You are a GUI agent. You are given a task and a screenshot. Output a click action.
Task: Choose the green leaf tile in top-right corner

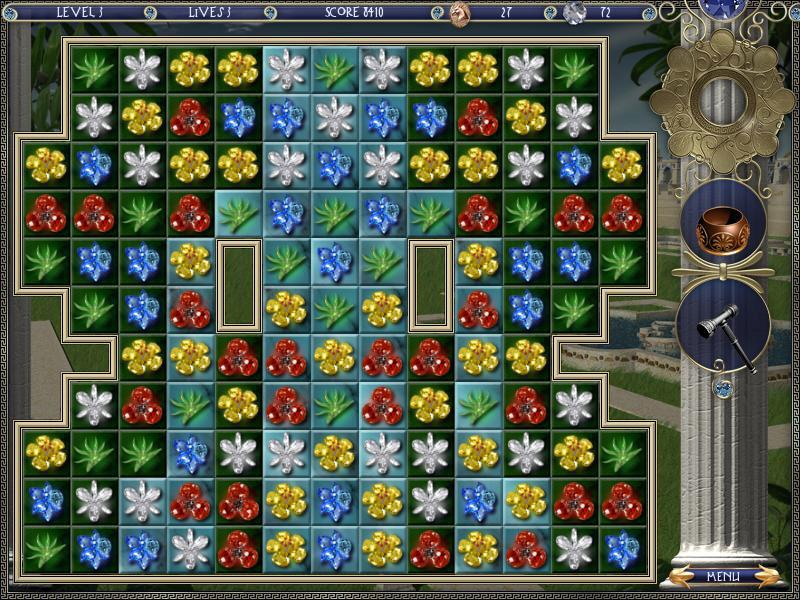574,69
